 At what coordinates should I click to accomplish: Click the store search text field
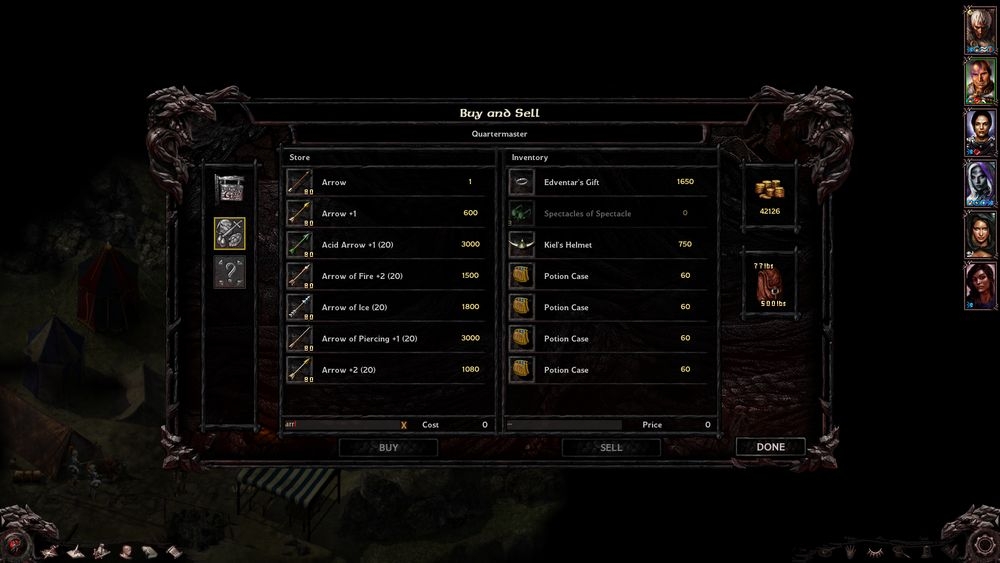point(340,425)
